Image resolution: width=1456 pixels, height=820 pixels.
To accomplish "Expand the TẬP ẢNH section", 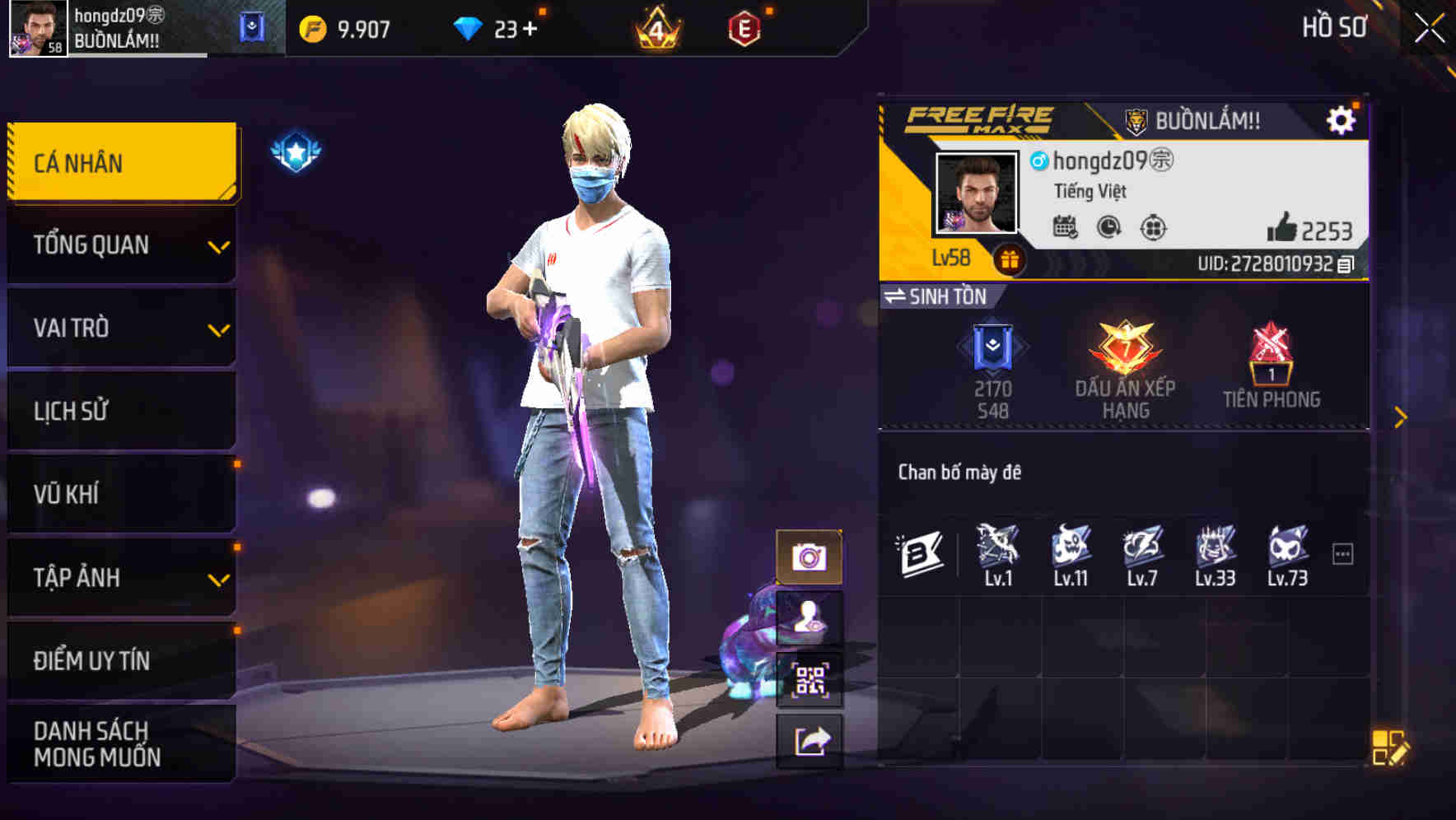I will click(120, 578).
